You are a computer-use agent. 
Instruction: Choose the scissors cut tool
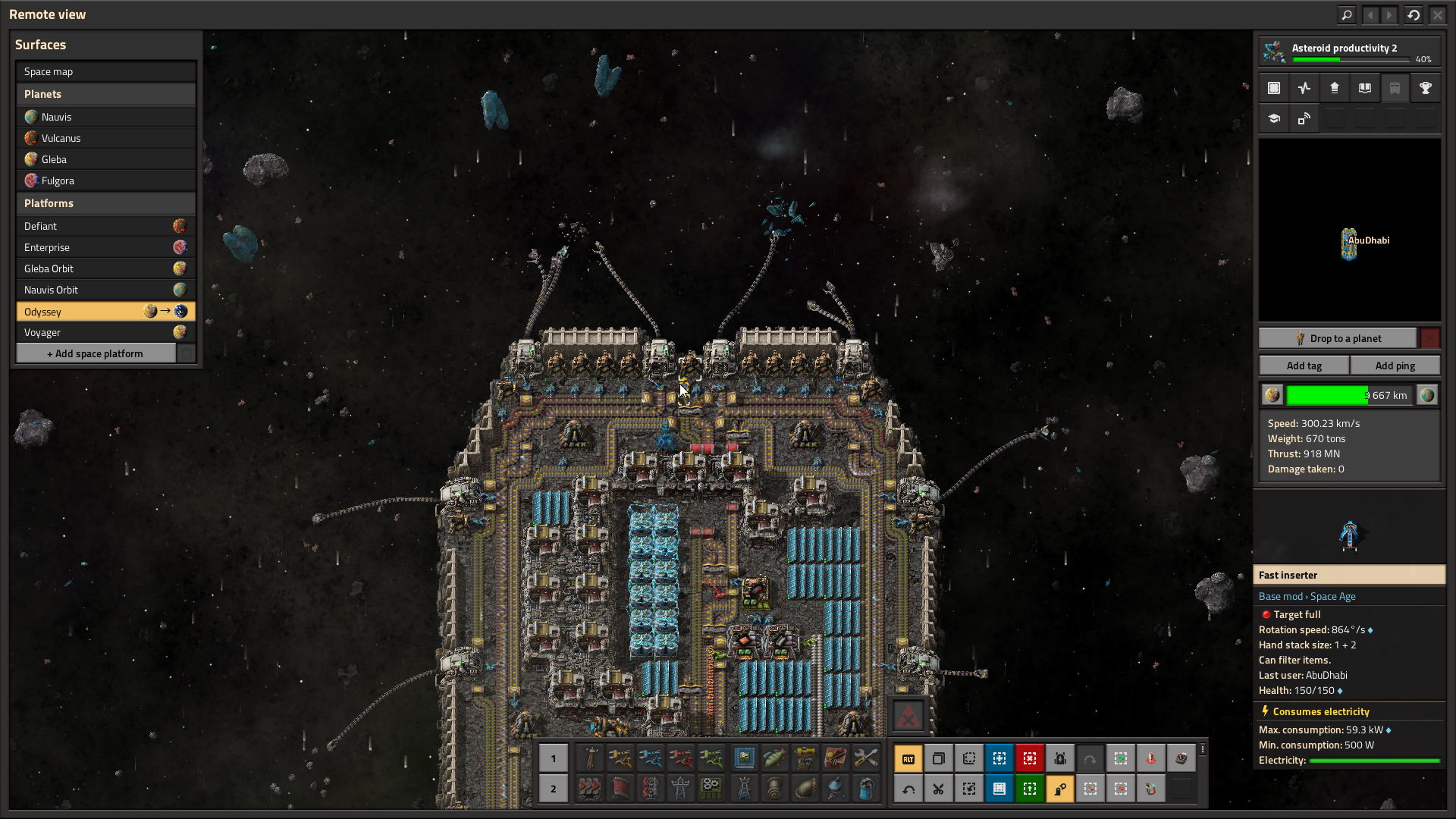[938, 789]
